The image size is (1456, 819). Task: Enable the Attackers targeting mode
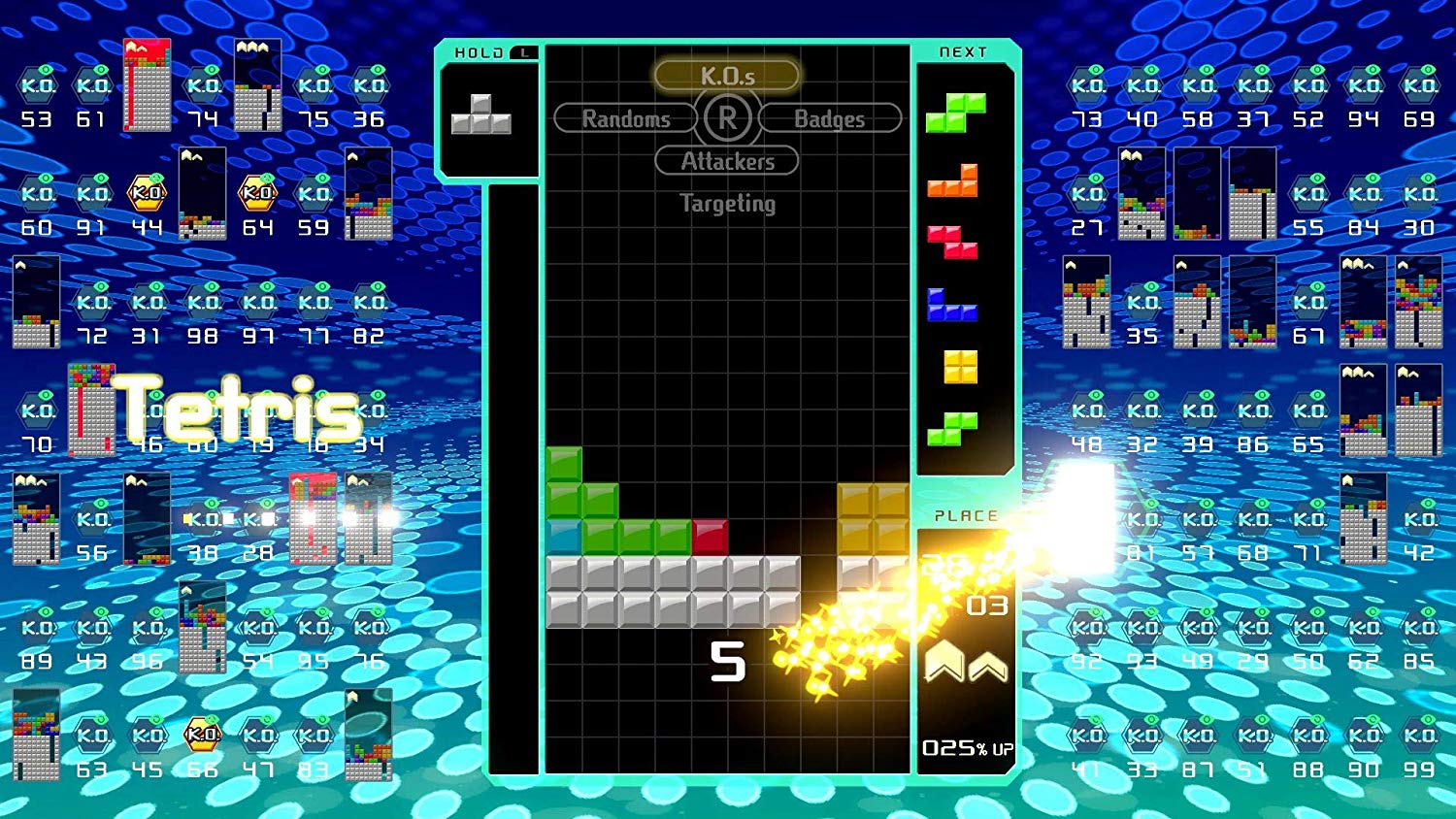click(727, 161)
